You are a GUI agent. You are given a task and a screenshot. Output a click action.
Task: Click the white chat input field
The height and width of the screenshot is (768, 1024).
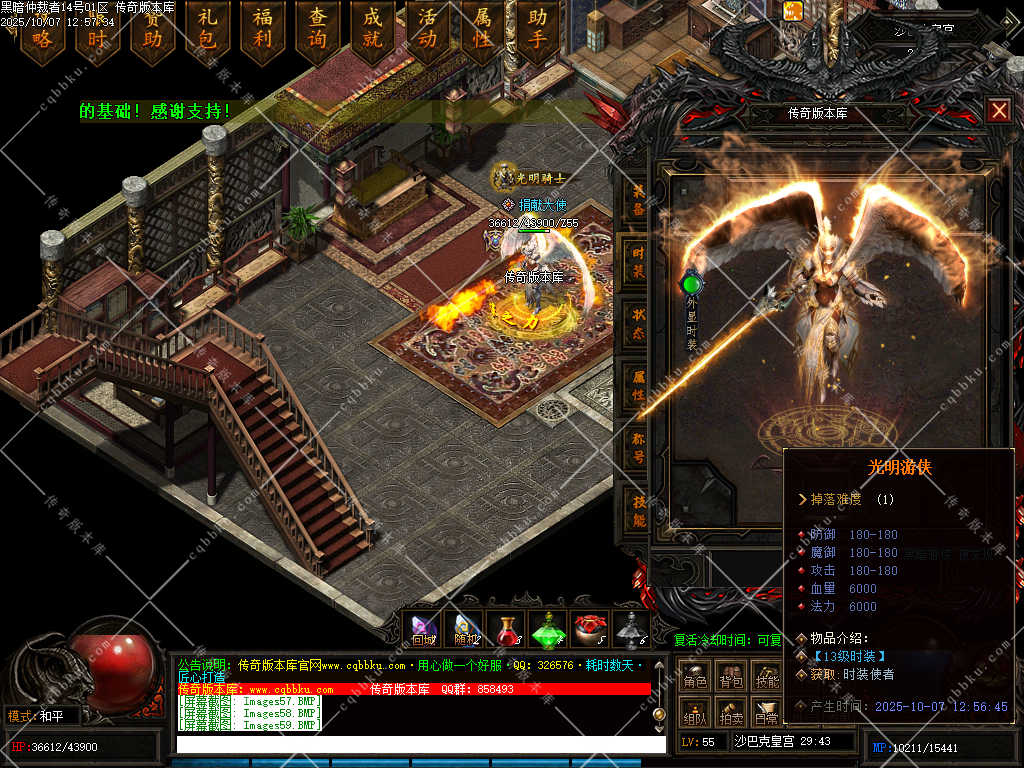point(420,745)
